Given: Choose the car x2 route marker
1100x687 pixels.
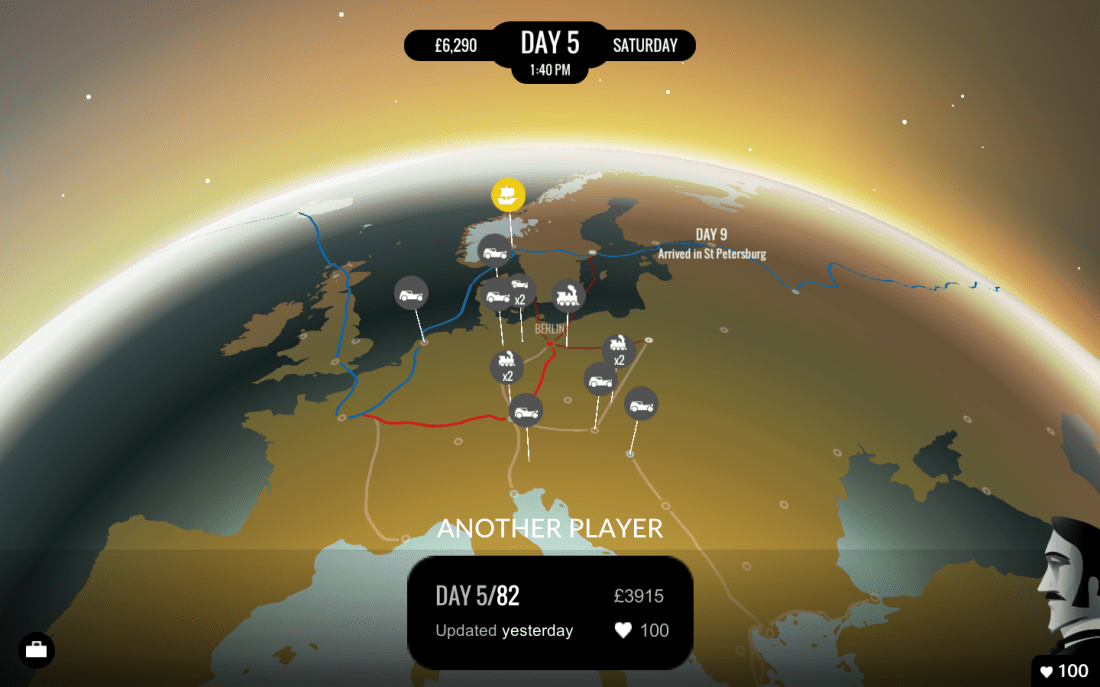Looking at the screenshot, I should point(519,291).
